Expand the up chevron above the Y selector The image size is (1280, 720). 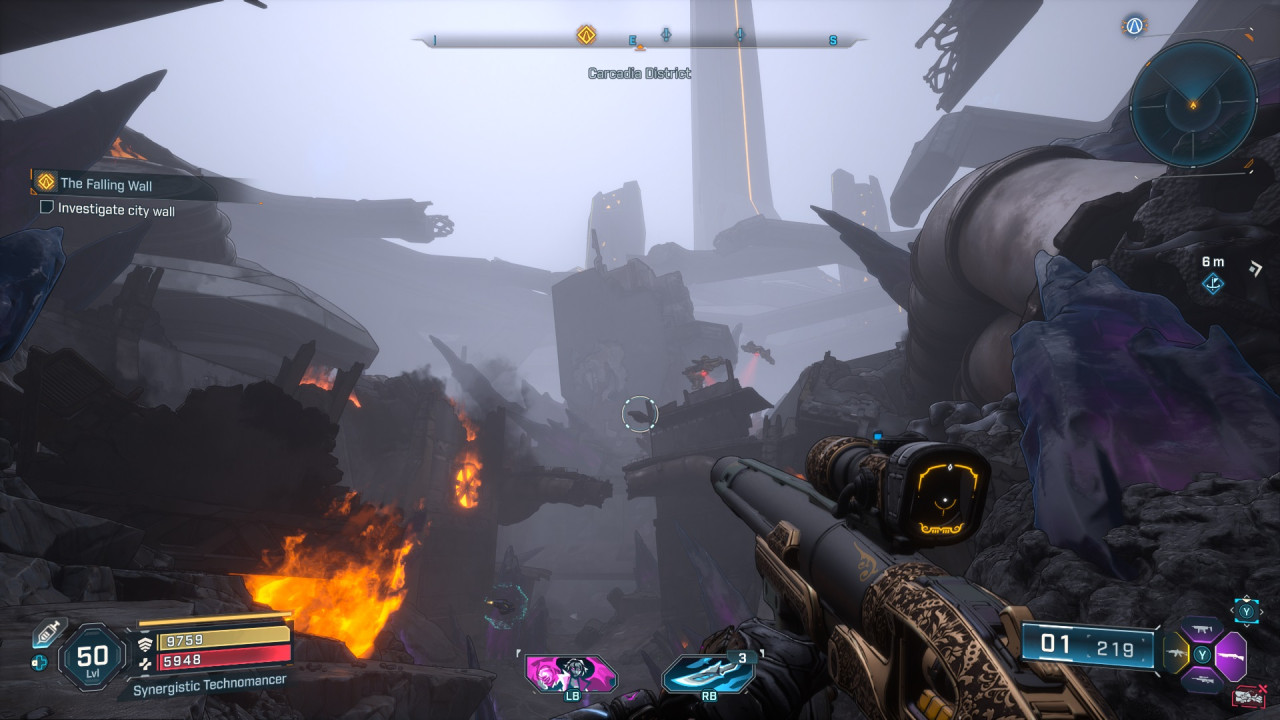(1246, 598)
